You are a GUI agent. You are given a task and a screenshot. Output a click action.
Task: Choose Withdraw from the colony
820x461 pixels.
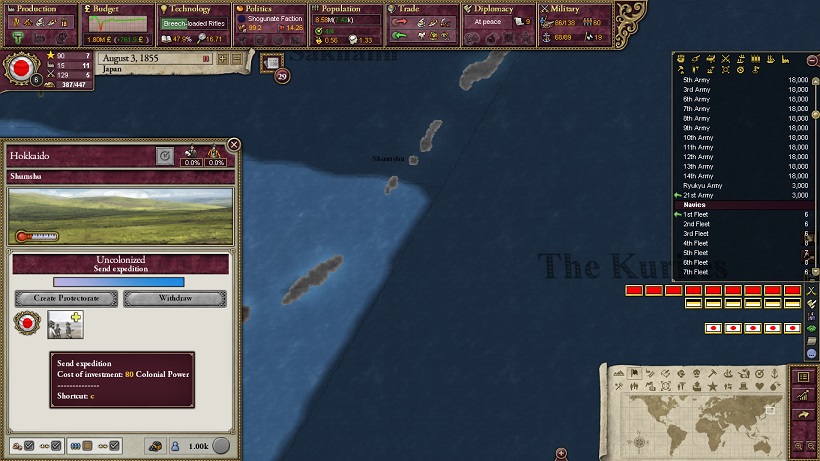click(175, 299)
